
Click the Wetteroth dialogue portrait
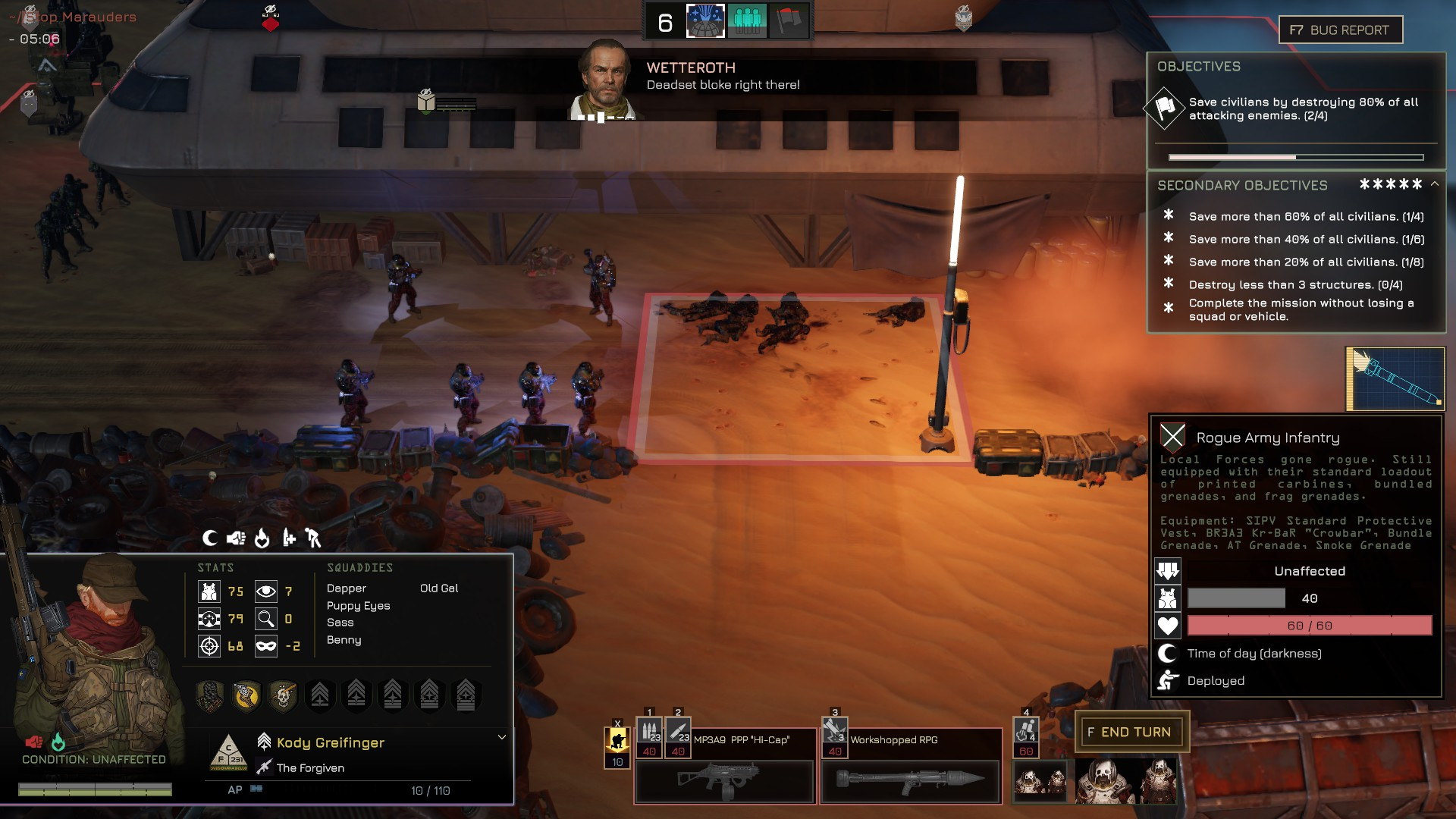[x=605, y=80]
